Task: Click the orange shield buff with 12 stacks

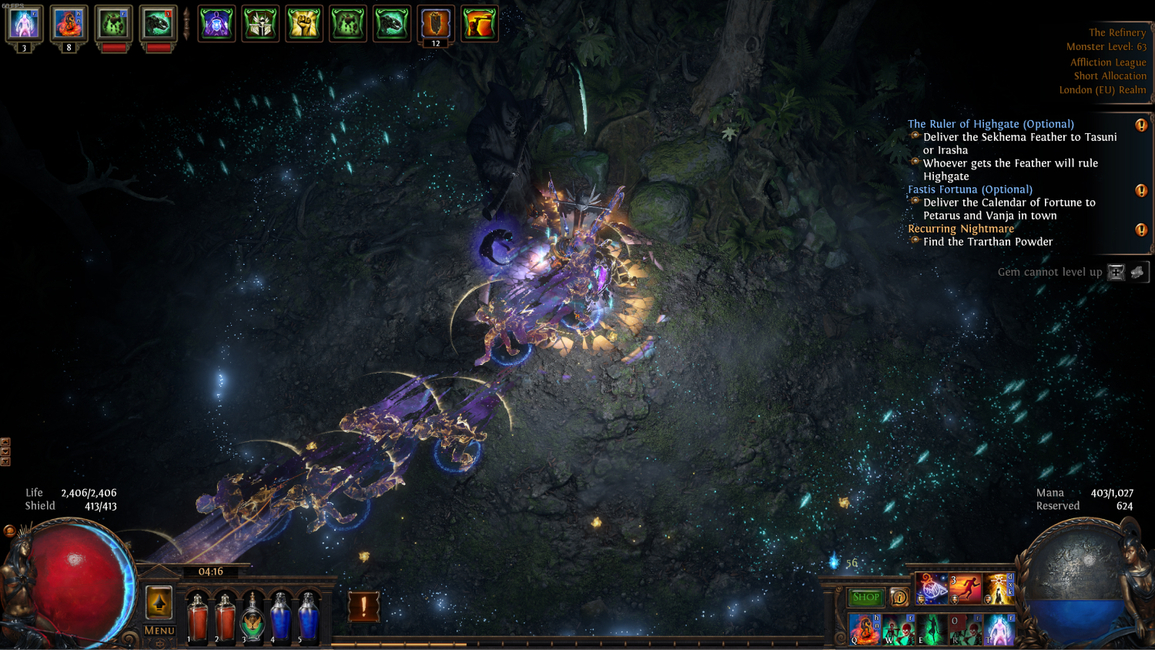Action: tap(435, 24)
